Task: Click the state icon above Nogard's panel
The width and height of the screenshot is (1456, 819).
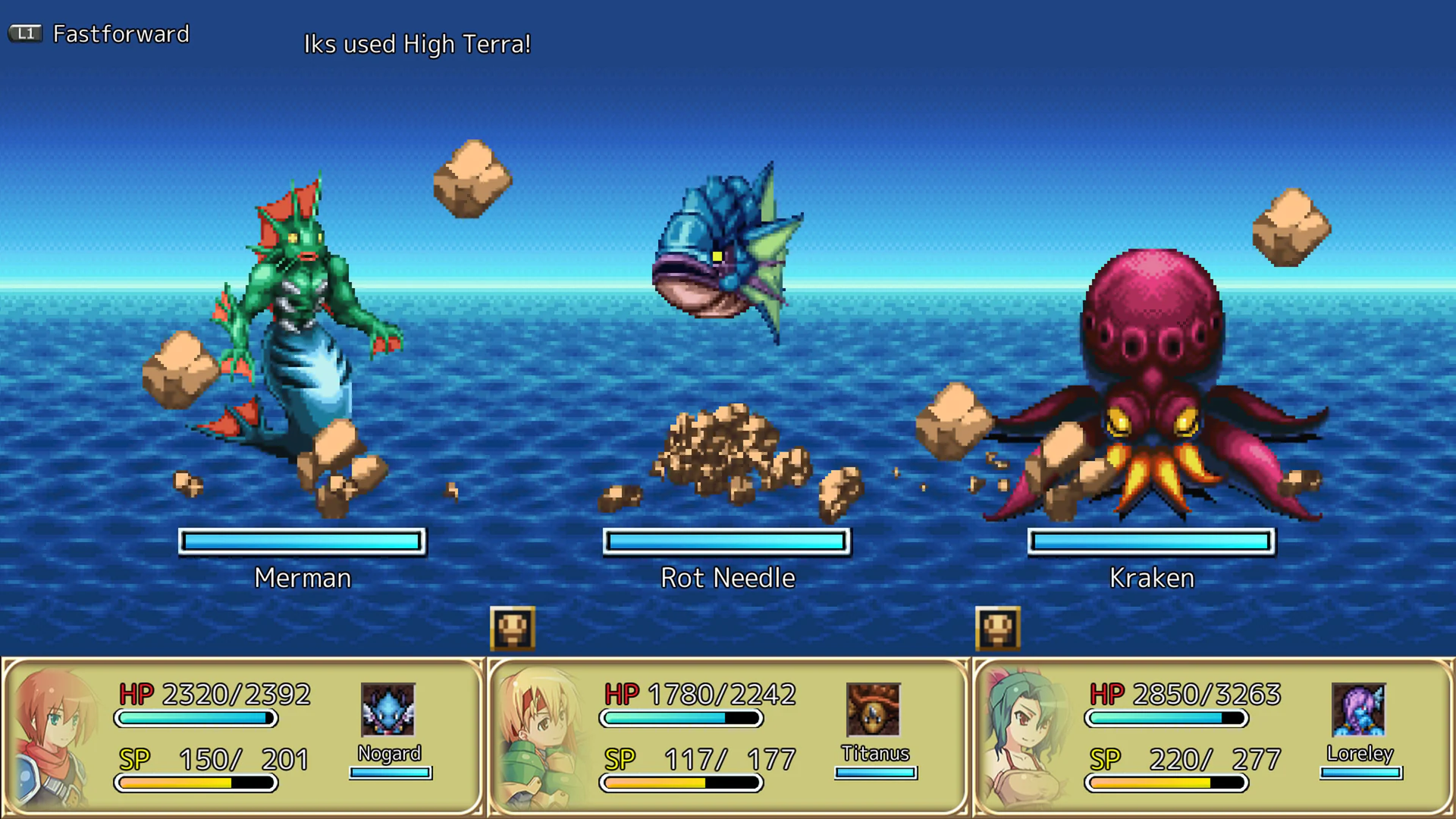Action: [513, 628]
